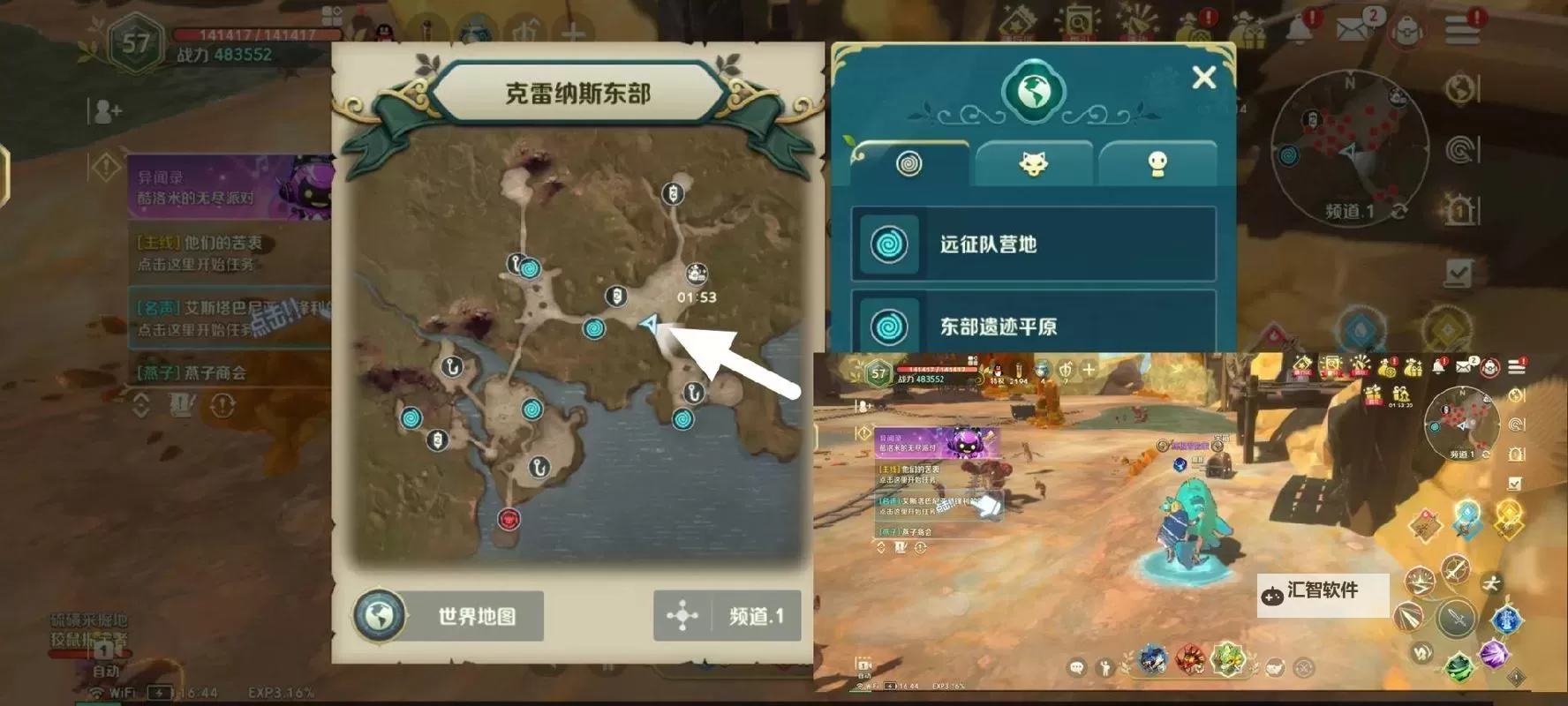Switch to the character tab in the teleport panel
This screenshot has height=706, width=1568.
1158,162
